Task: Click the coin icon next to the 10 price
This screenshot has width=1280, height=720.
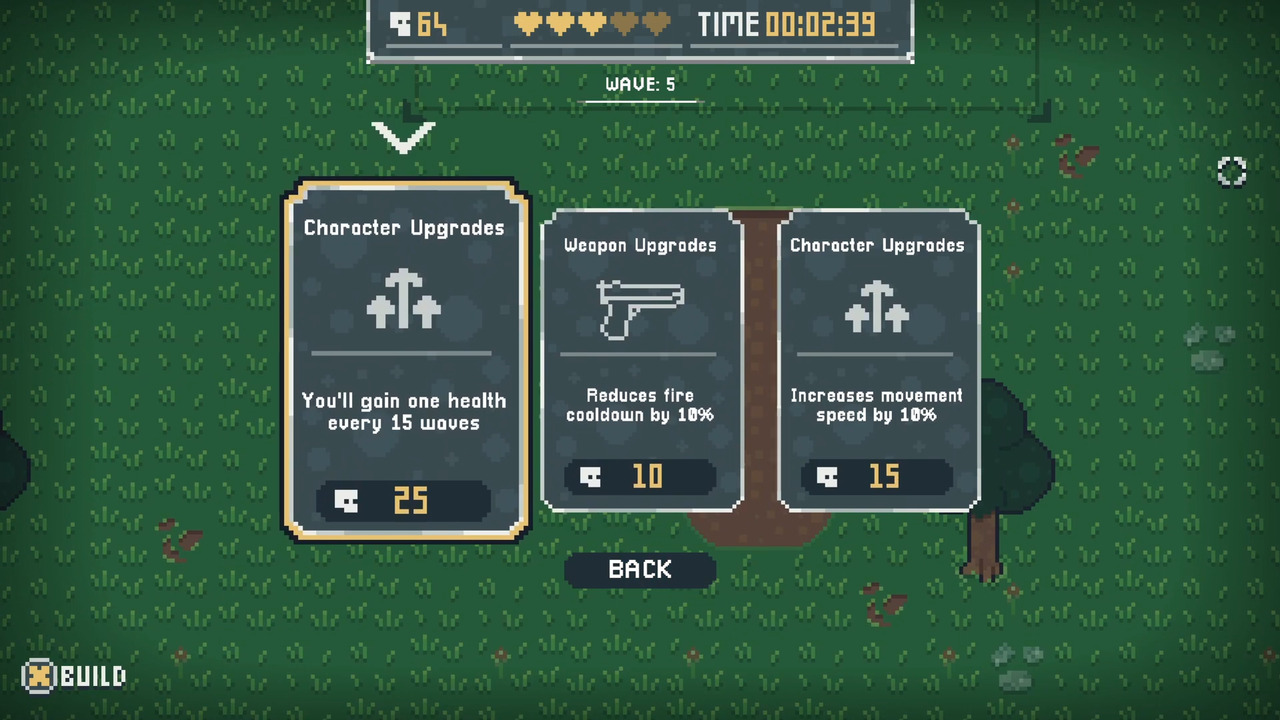Action: coord(590,477)
